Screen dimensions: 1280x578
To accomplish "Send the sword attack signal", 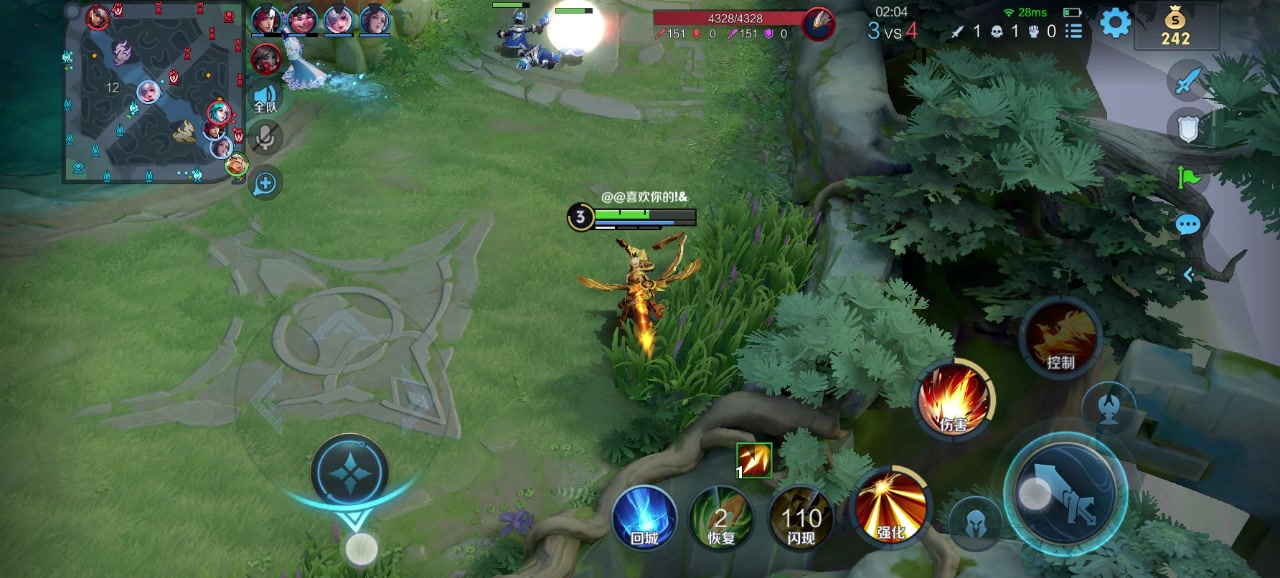I will (1187, 81).
